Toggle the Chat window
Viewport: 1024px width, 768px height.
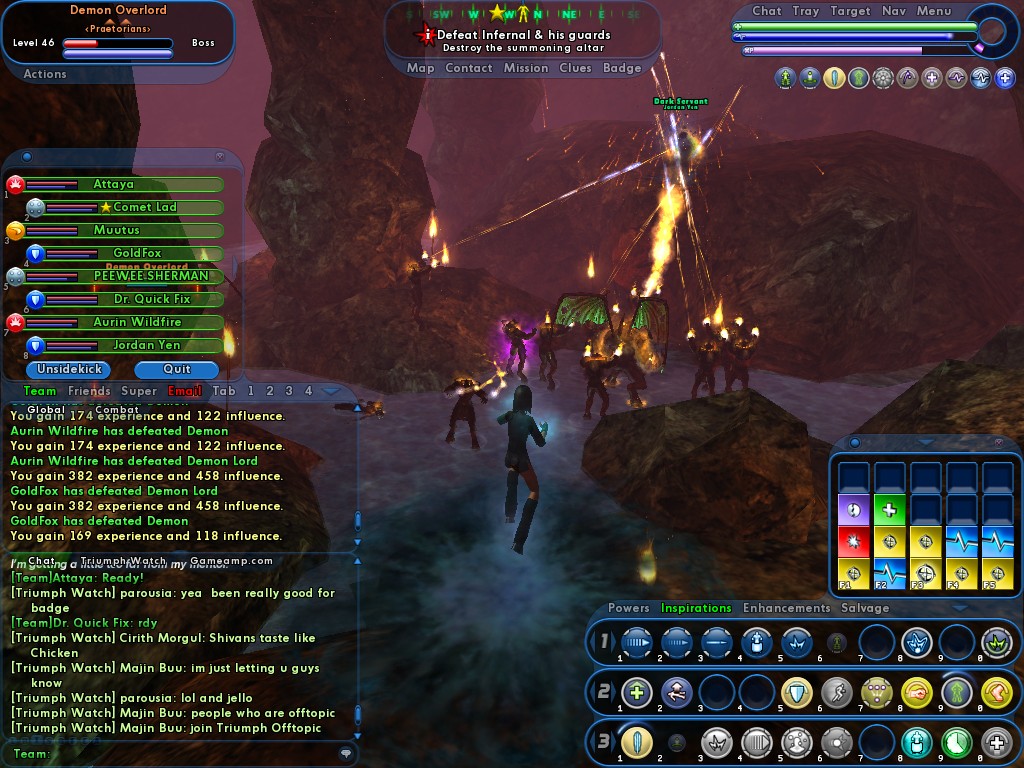767,11
